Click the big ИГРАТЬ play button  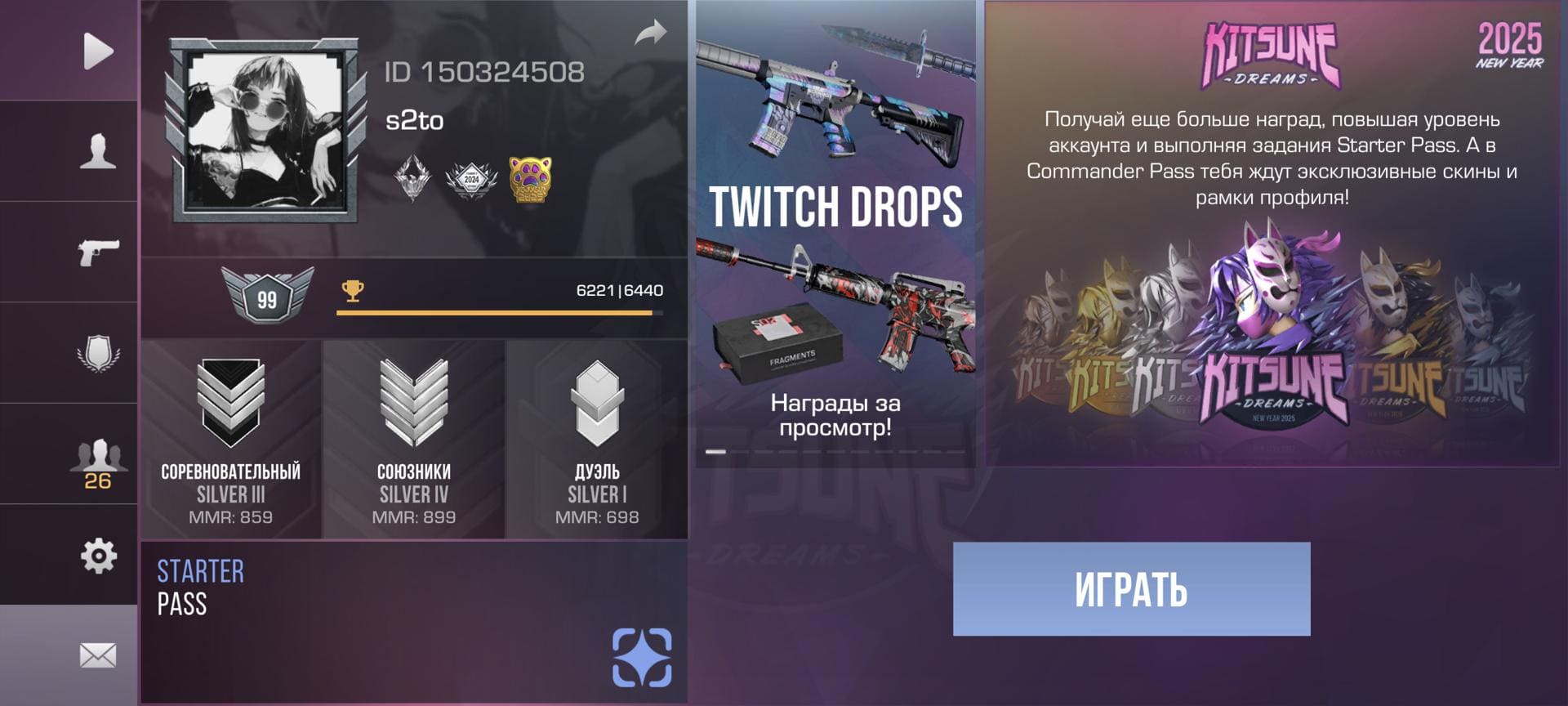pos(1131,589)
